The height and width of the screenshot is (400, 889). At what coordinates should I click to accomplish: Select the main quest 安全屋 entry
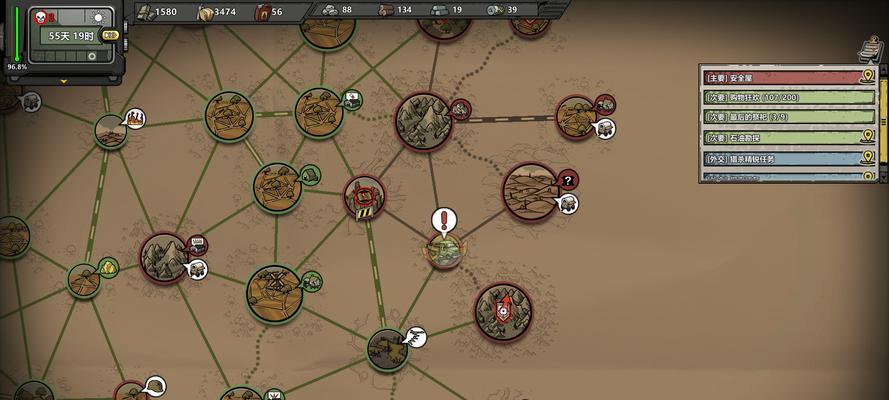[x=780, y=77]
